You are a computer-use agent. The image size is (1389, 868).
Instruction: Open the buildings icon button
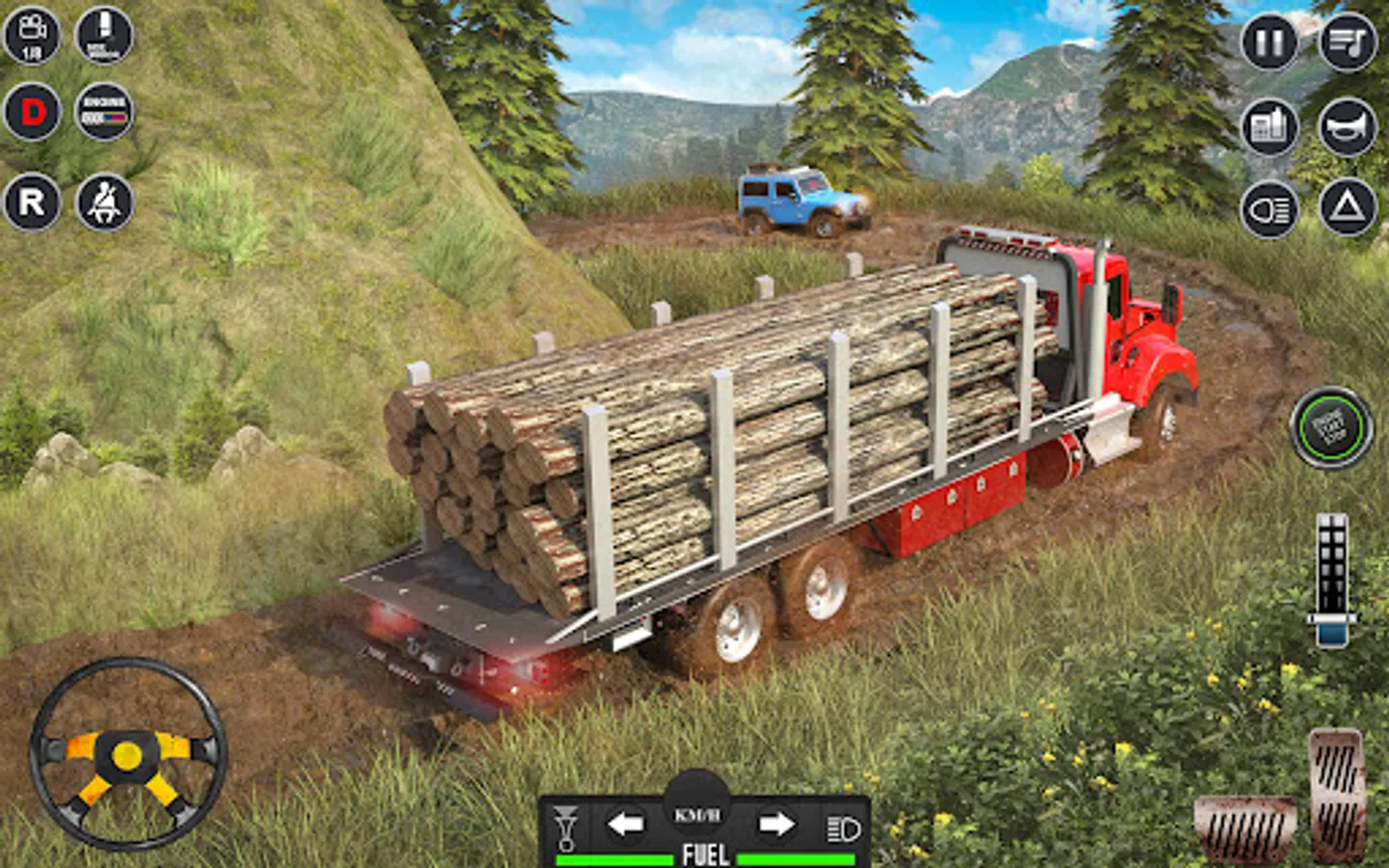tap(1269, 126)
